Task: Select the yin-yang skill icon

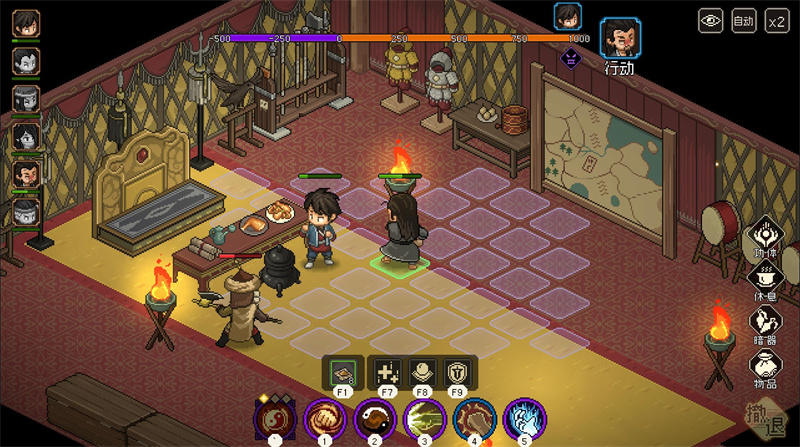Action: [273, 417]
